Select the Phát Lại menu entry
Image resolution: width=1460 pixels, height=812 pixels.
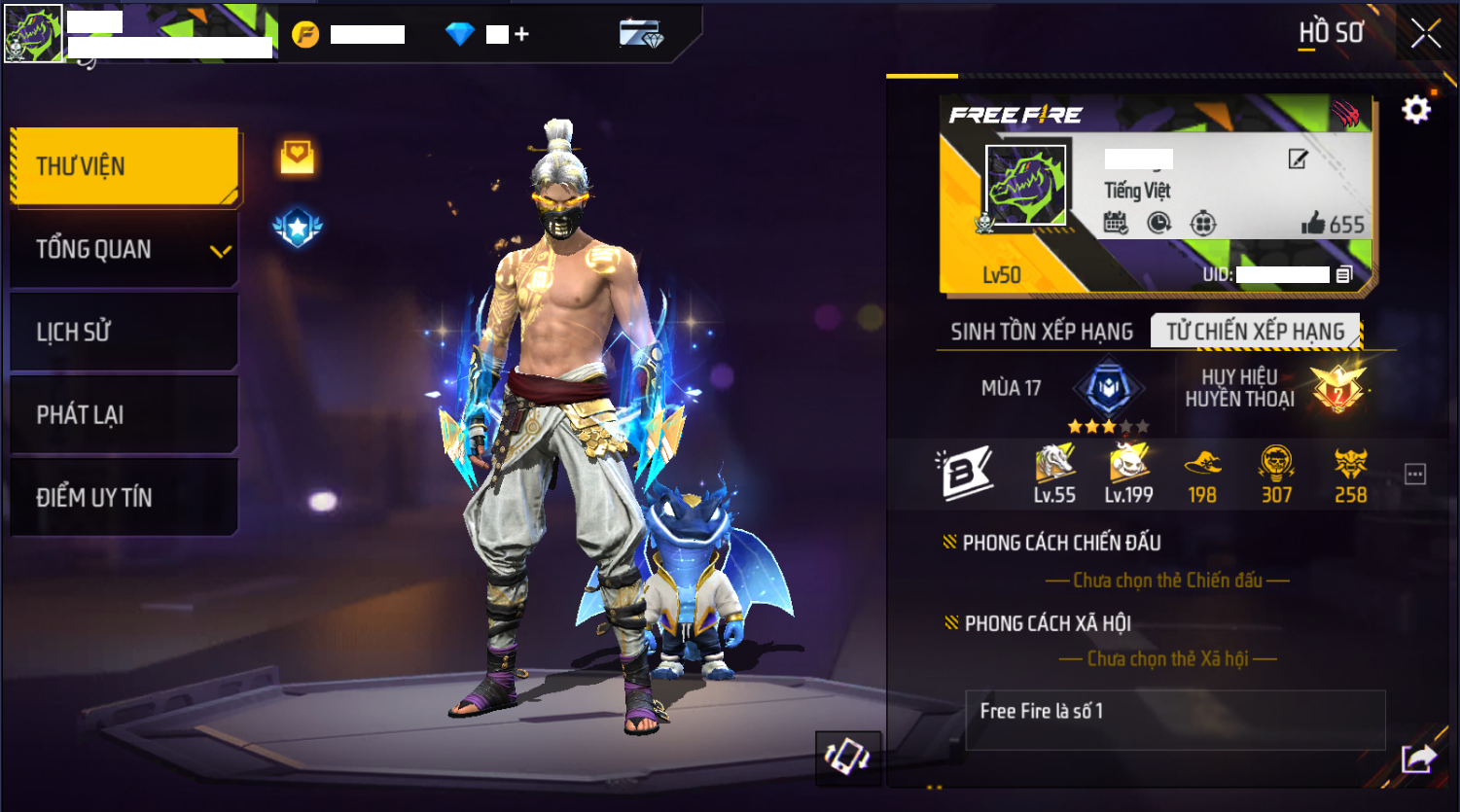pos(125,415)
